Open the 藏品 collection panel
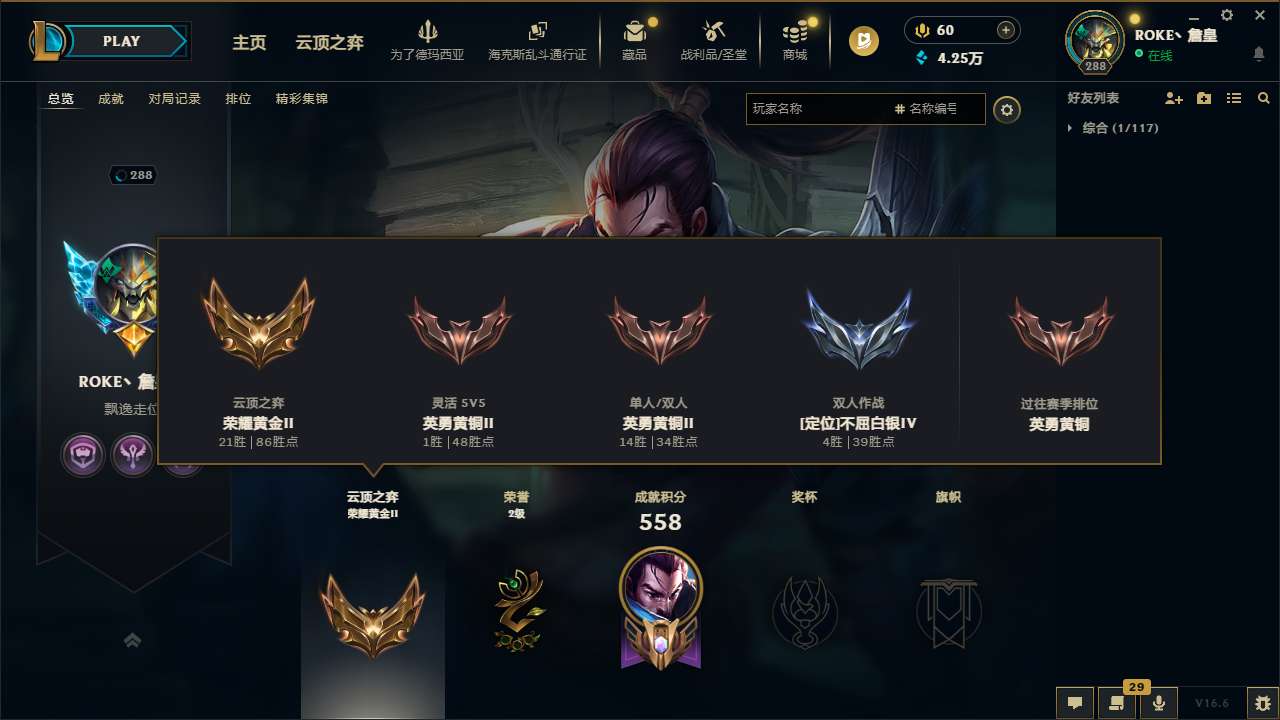The height and width of the screenshot is (720, 1280). [x=635, y=40]
